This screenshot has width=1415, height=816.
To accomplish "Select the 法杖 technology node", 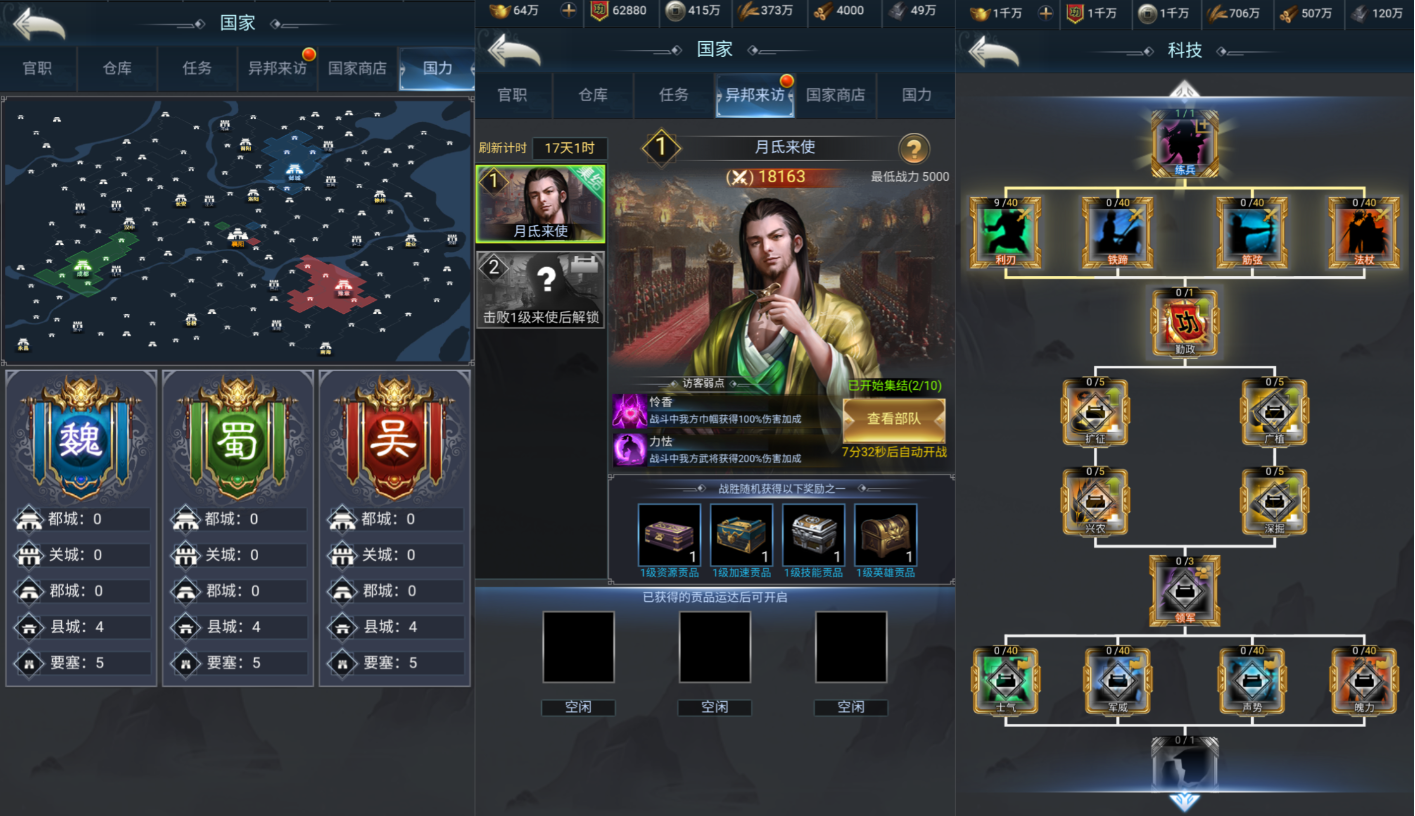I will click(x=1363, y=231).
